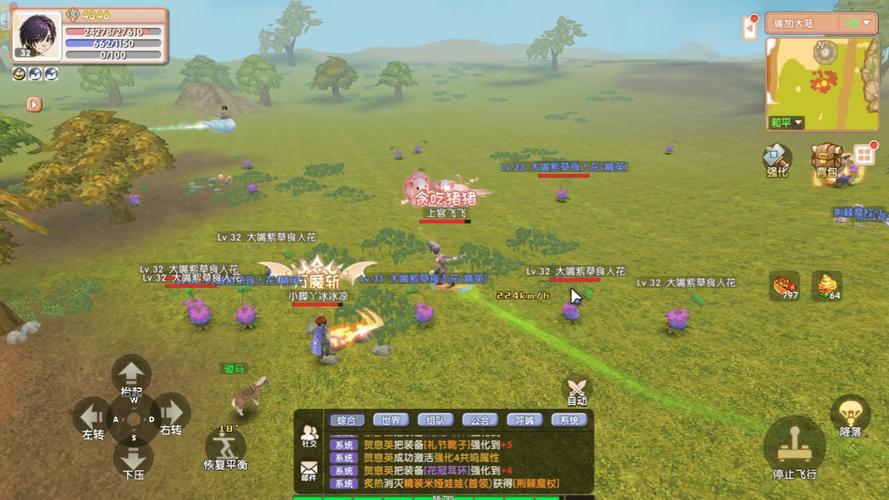Use the gold item with 64 count

coord(826,285)
